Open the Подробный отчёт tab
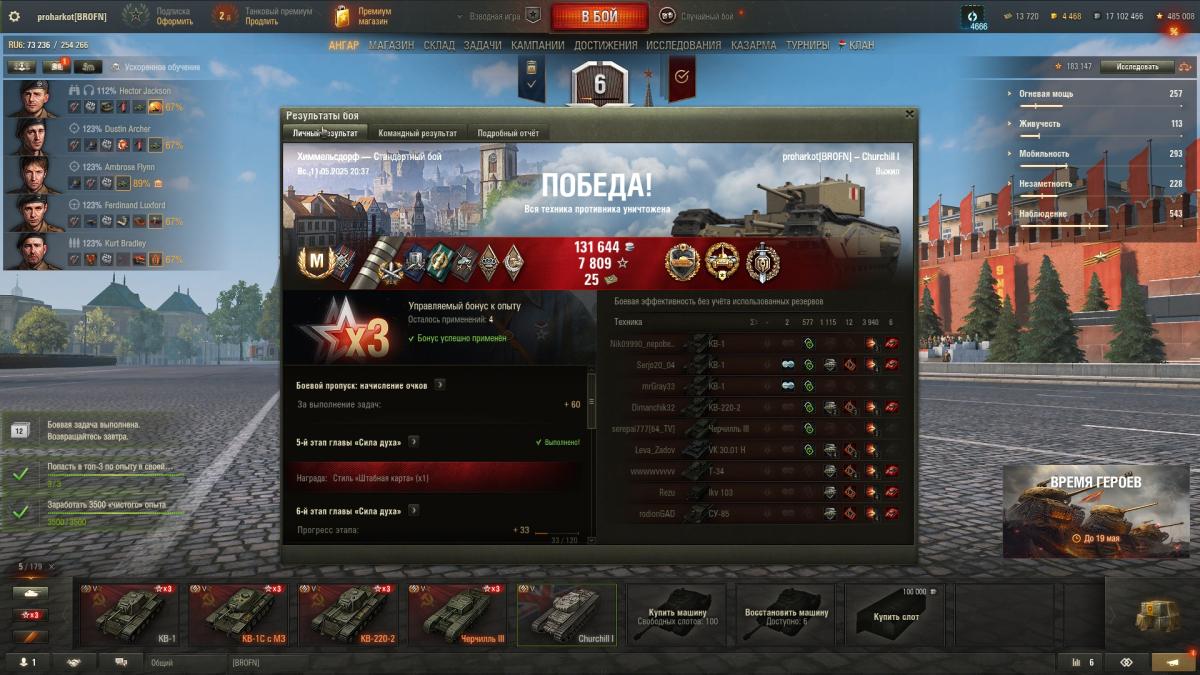The image size is (1200, 675). pyautogui.click(x=508, y=133)
